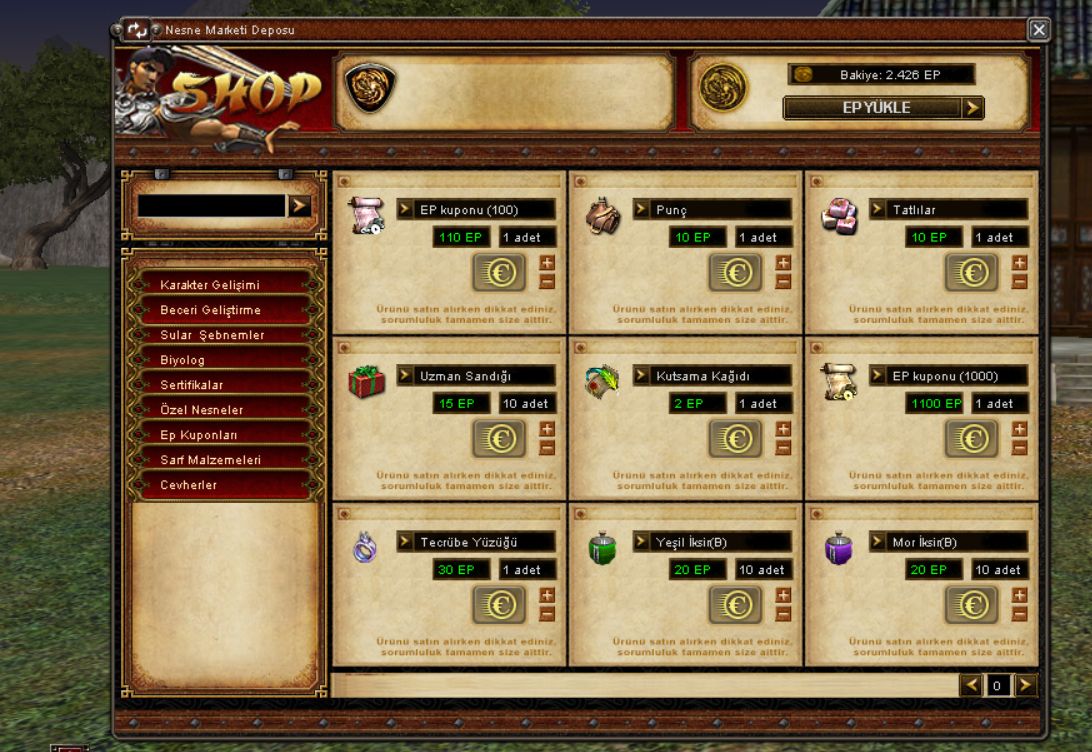Click the buy coin for Punç
Image resolution: width=1092 pixels, height=752 pixels.
coord(735,272)
